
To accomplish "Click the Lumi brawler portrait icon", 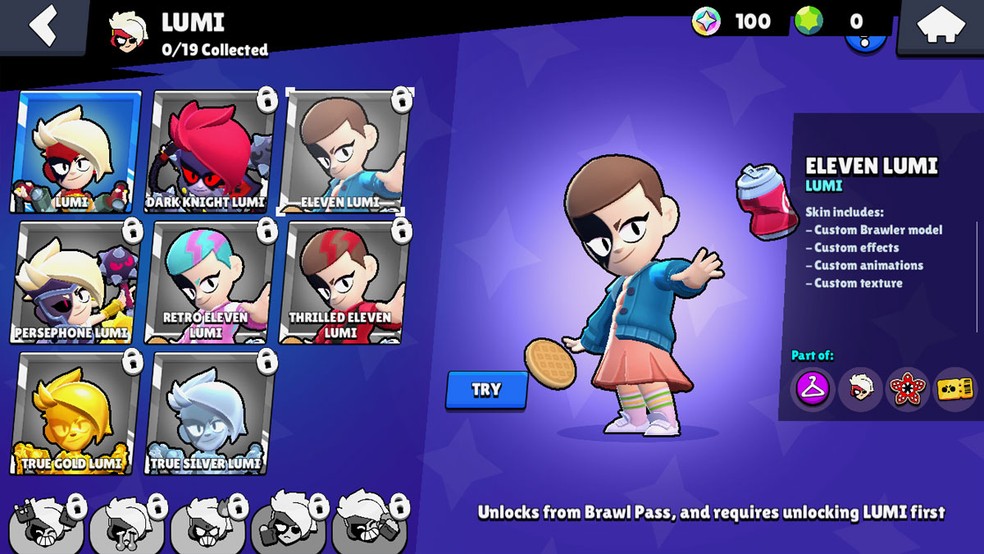I will click(858, 389).
